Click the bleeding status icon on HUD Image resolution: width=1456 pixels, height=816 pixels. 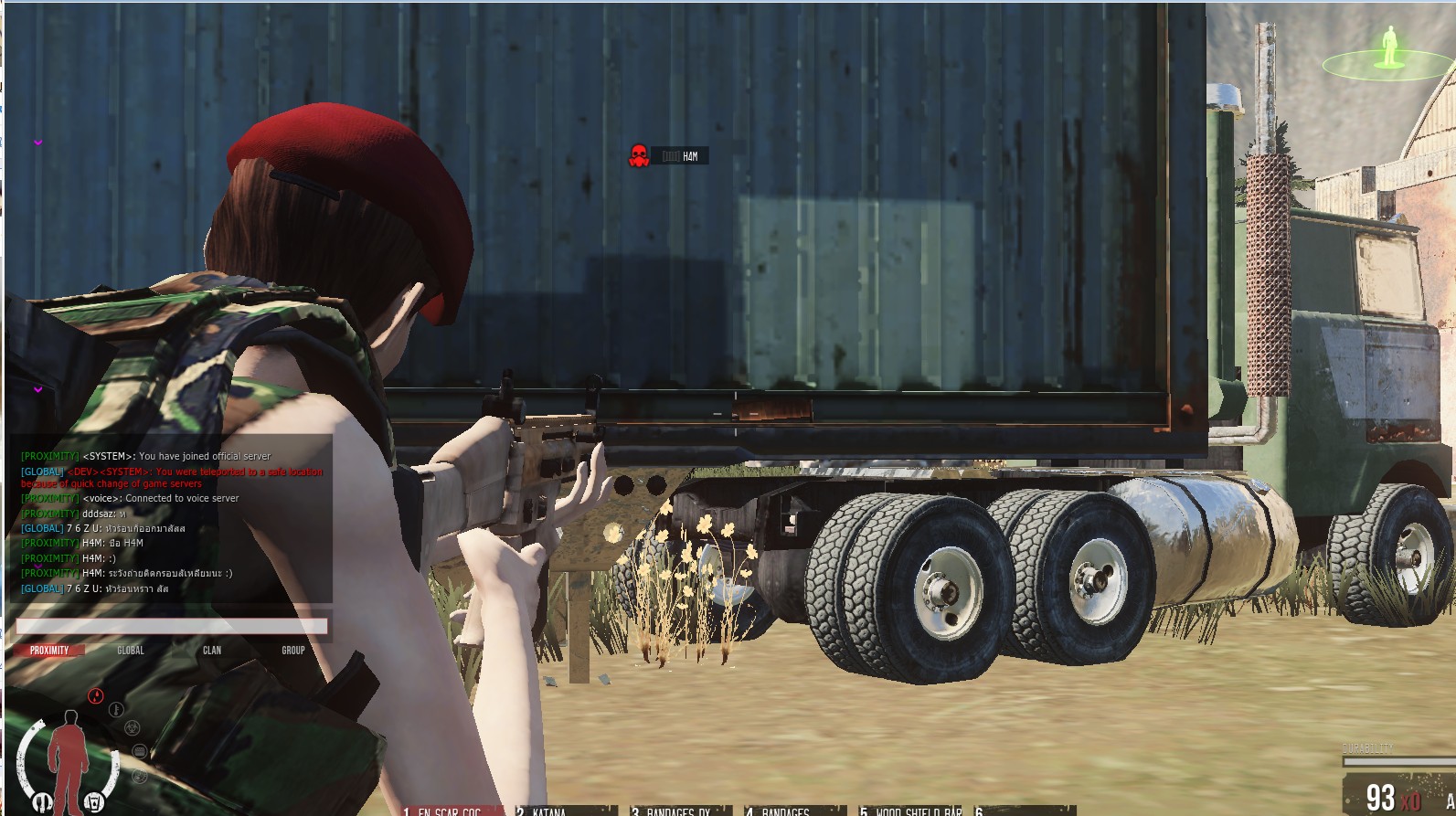click(x=95, y=694)
